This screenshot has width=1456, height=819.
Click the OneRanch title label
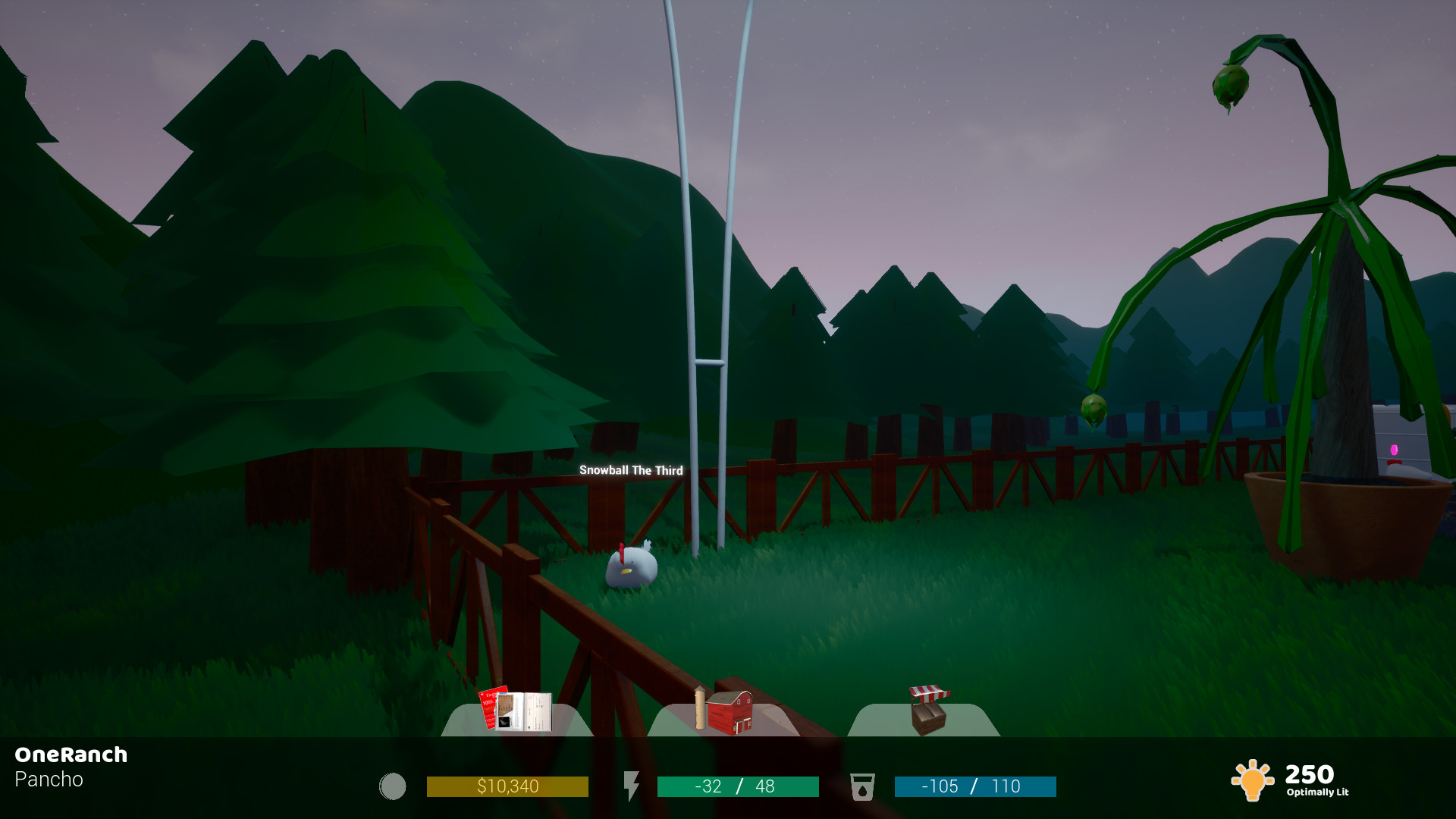(70, 755)
